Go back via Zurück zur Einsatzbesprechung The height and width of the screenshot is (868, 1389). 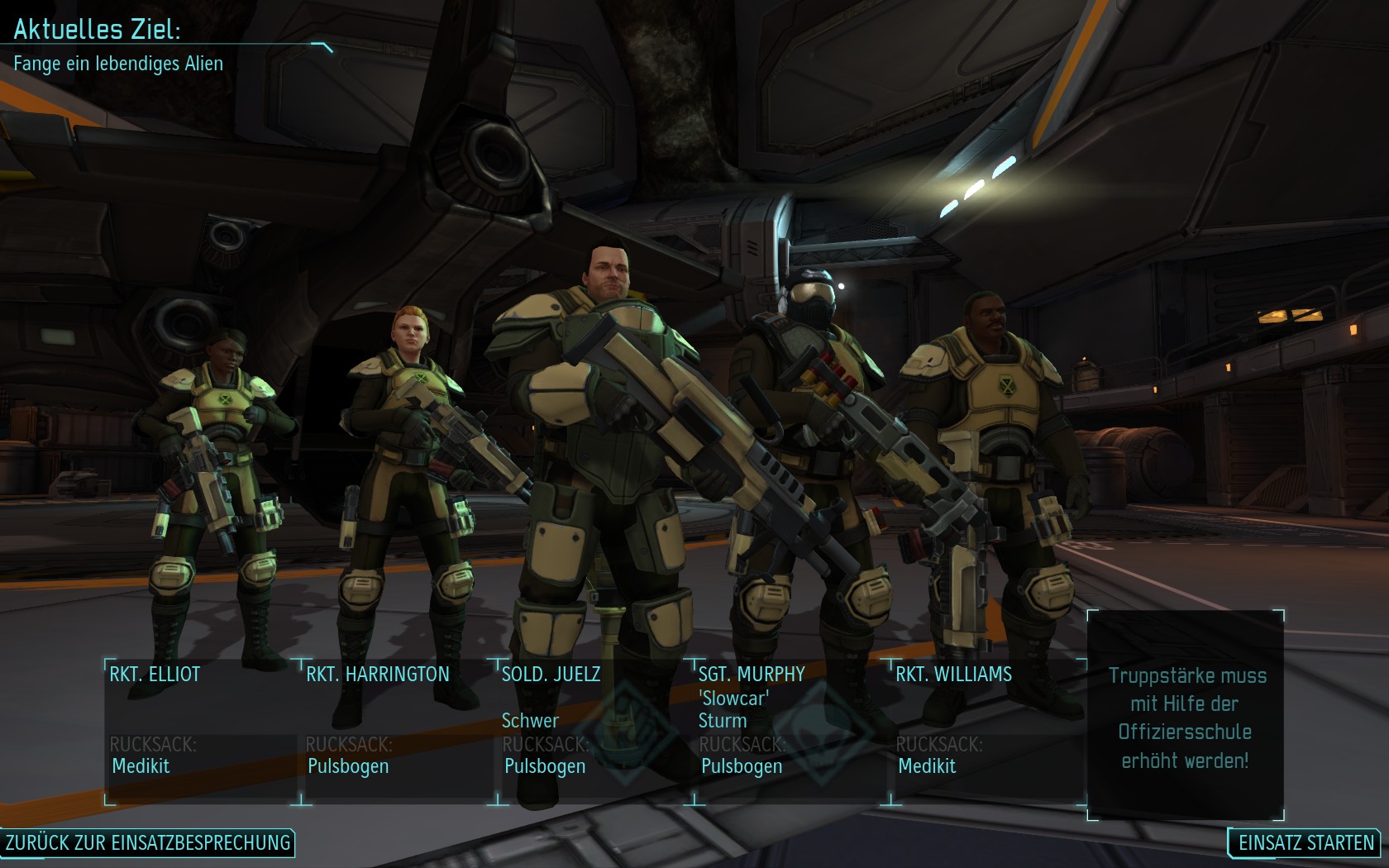pyautogui.click(x=148, y=842)
